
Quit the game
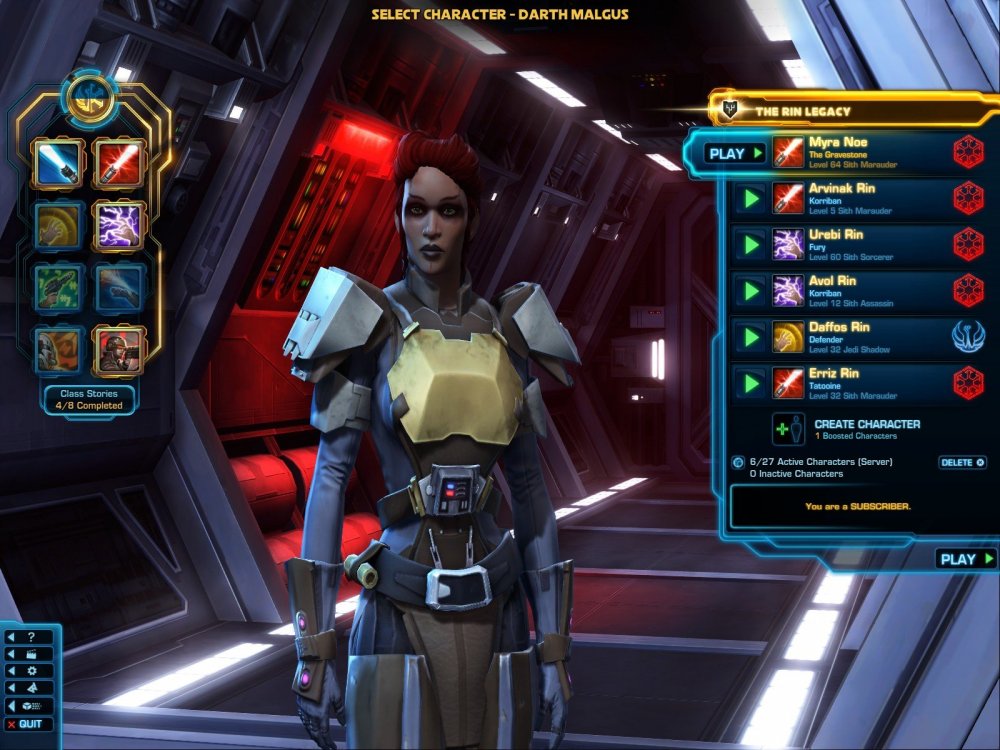pyautogui.click(x=29, y=724)
